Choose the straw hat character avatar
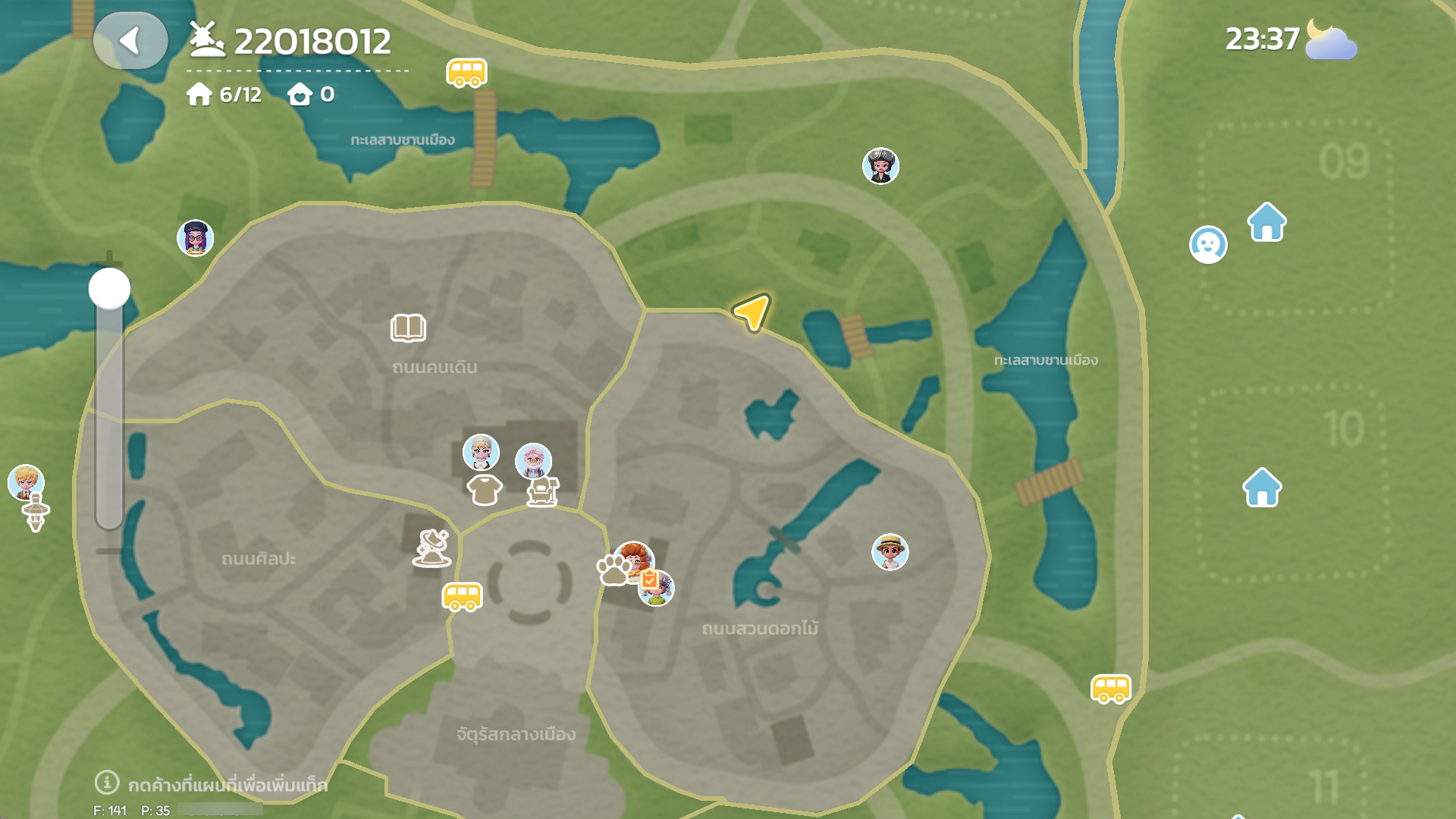The height and width of the screenshot is (819, 1456). tap(890, 552)
